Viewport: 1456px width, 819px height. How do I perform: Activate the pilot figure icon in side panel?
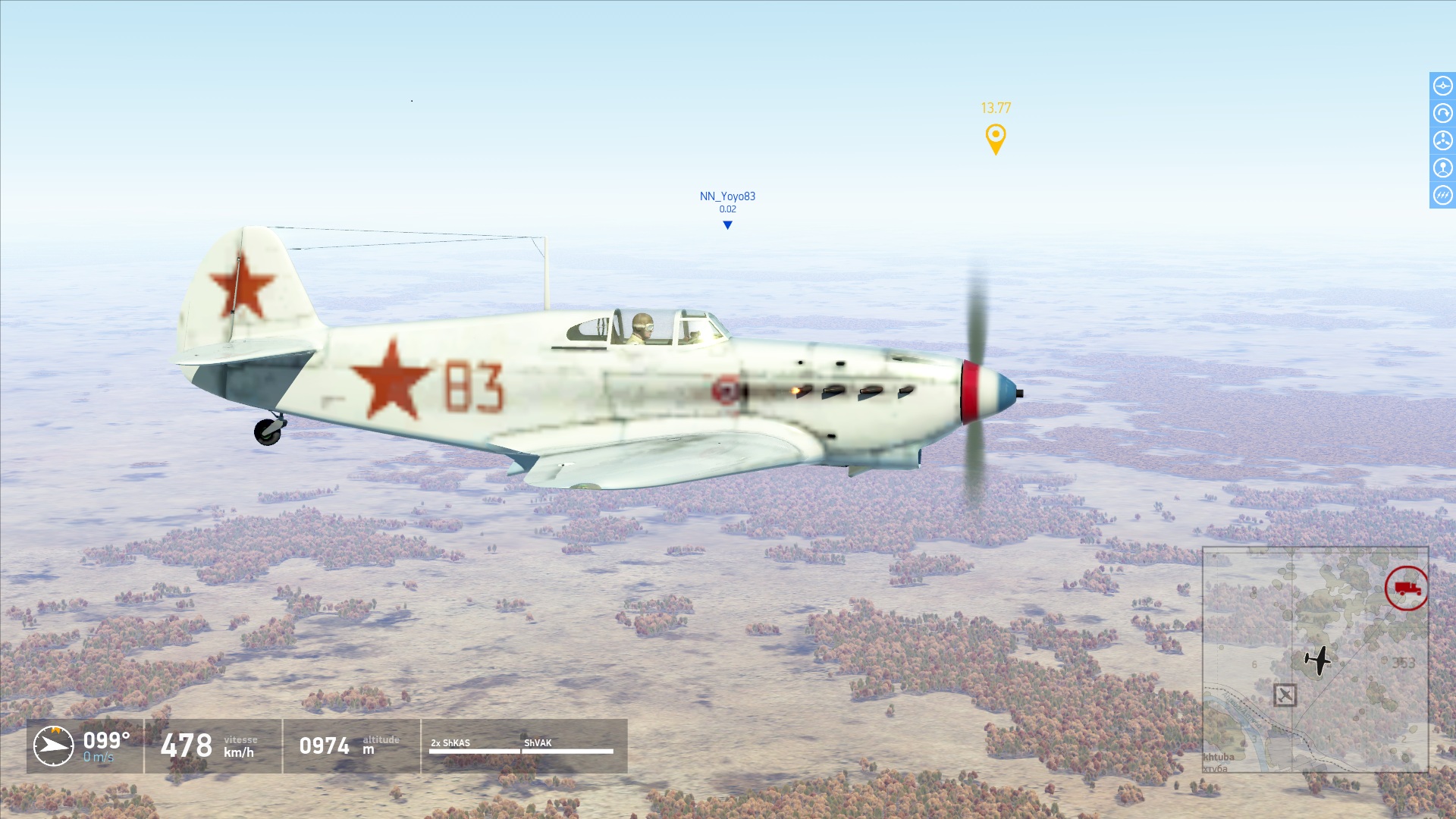tap(1442, 168)
